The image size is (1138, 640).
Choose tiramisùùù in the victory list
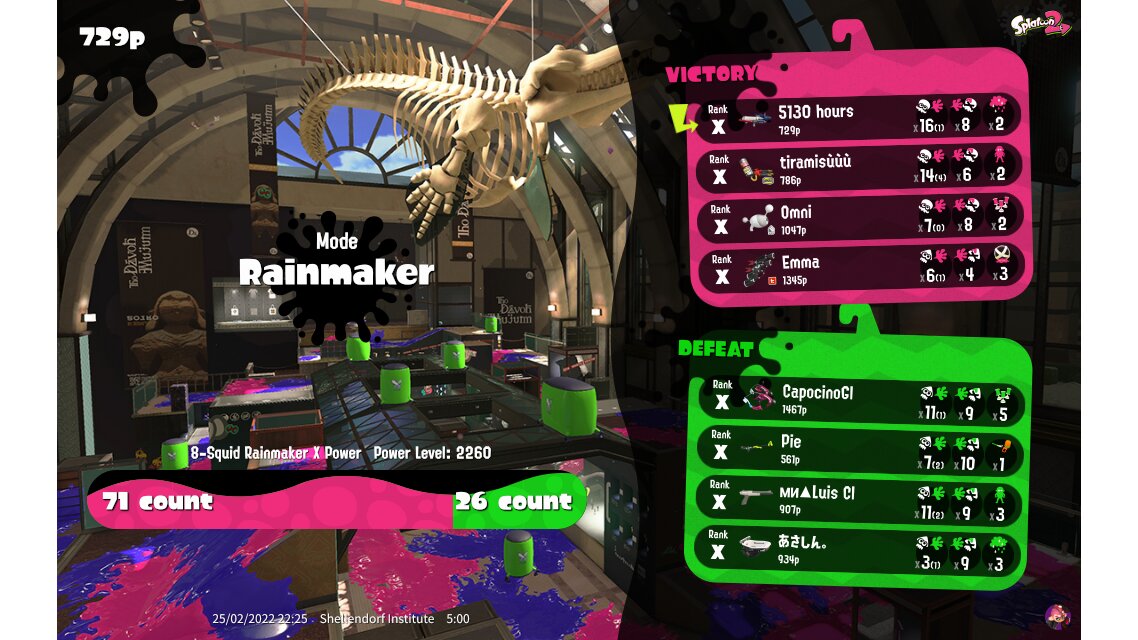pos(860,168)
